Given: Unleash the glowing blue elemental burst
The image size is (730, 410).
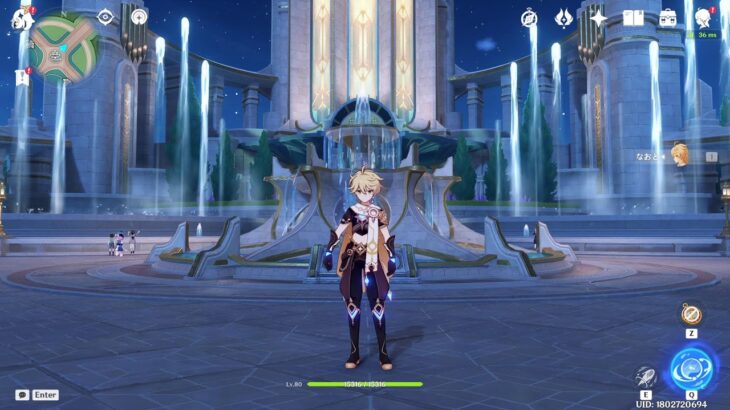Looking at the screenshot, I should [x=691, y=368].
